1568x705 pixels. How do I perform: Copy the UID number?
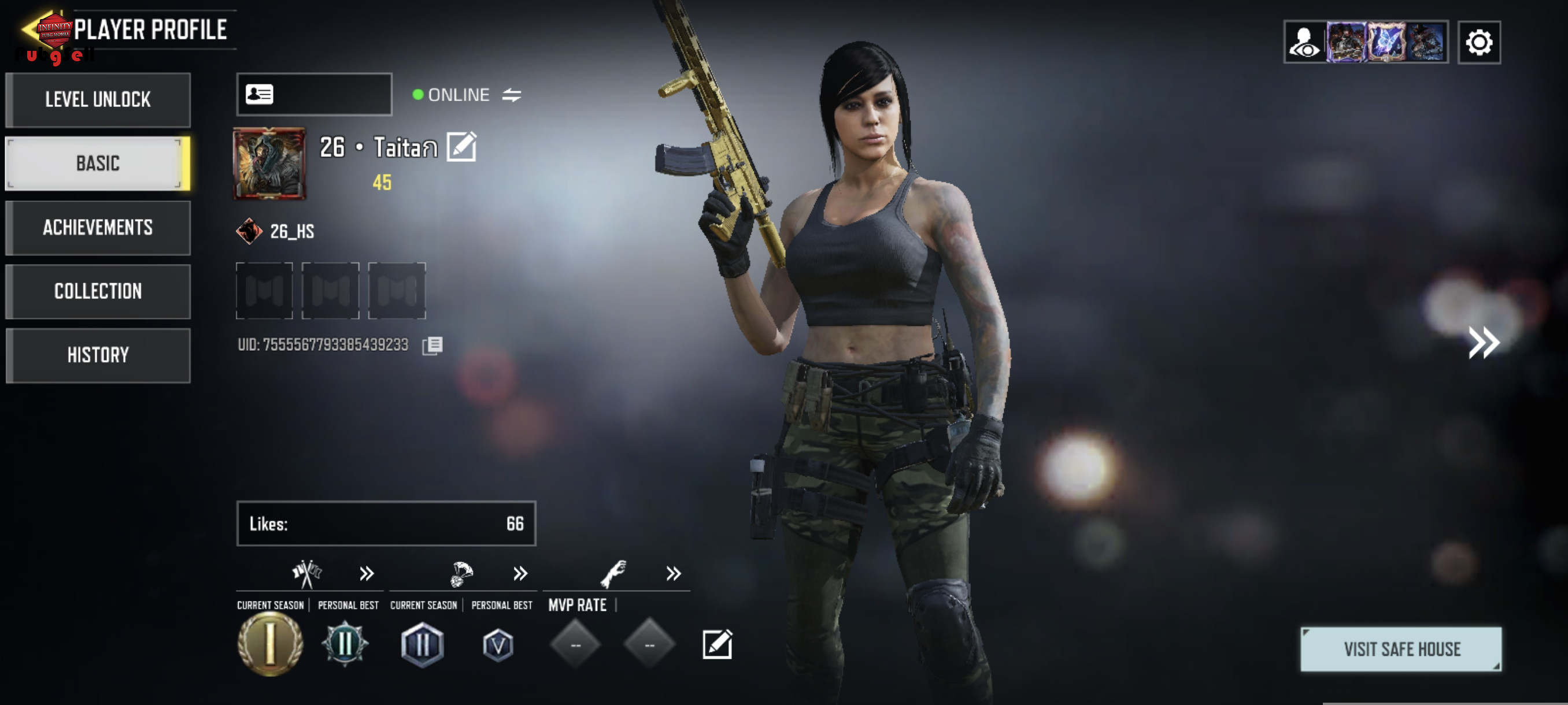(x=432, y=346)
